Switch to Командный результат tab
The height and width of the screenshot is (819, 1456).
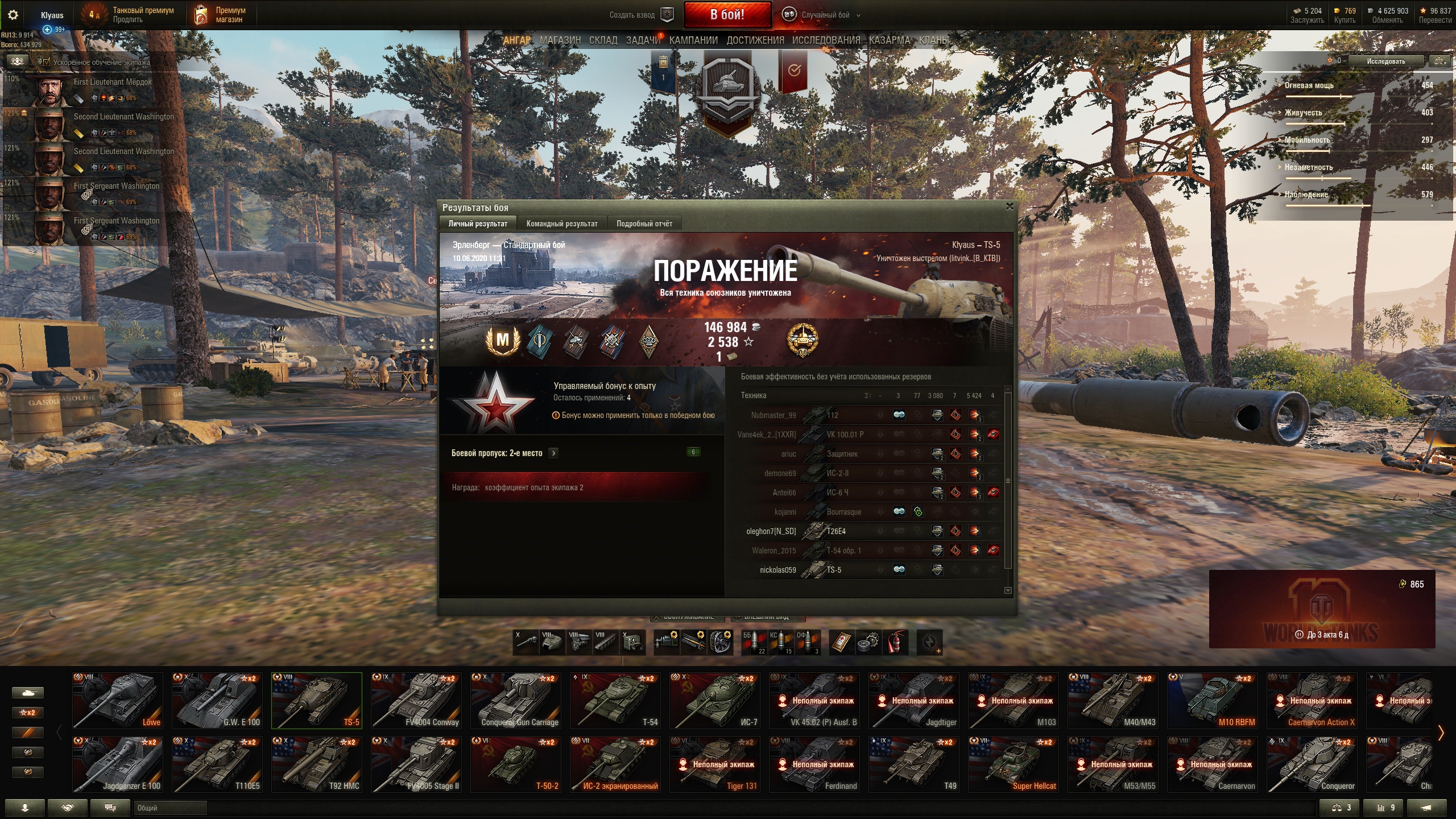pyautogui.click(x=561, y=224)
